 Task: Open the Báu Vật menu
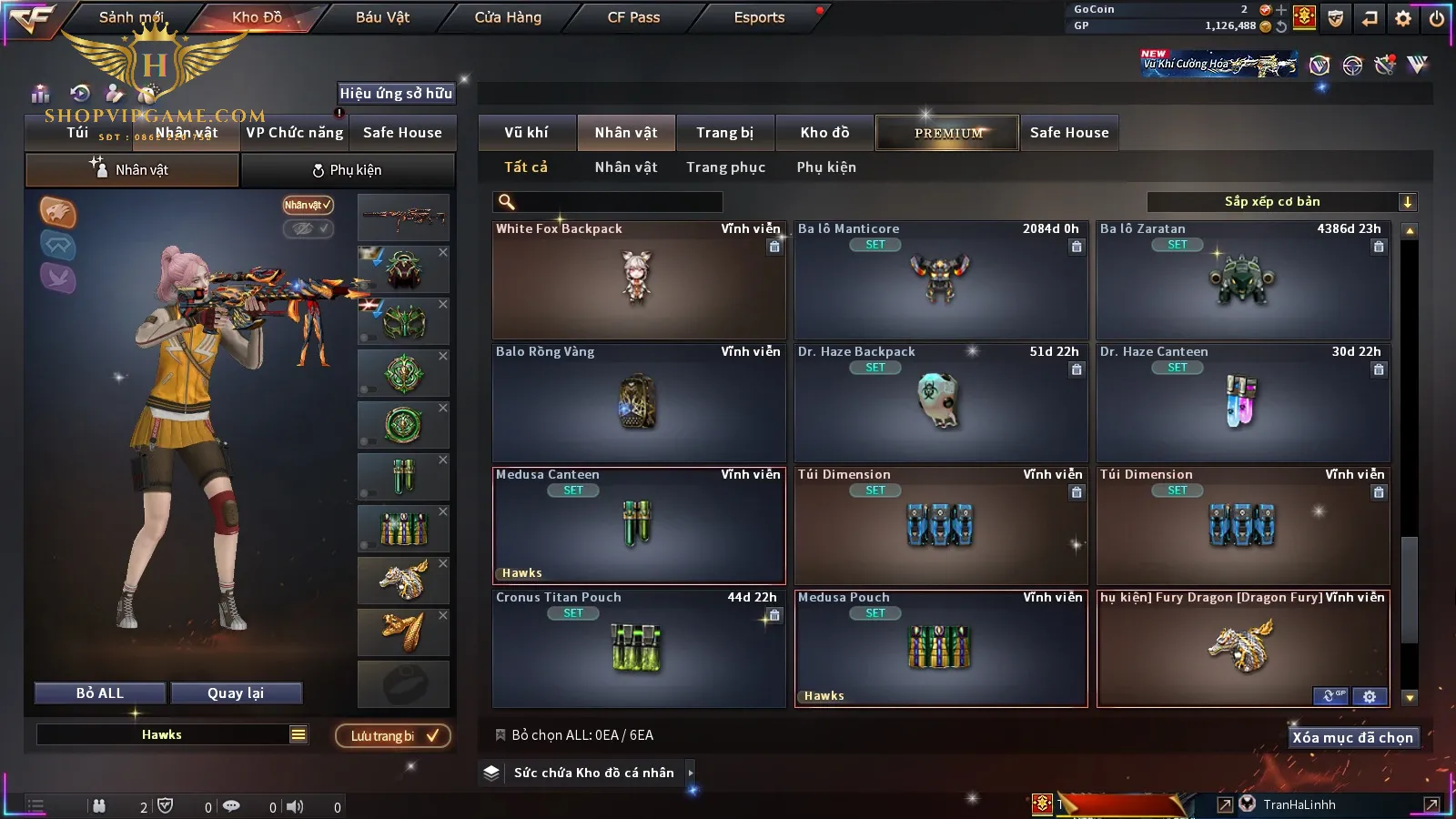[382, 17]
